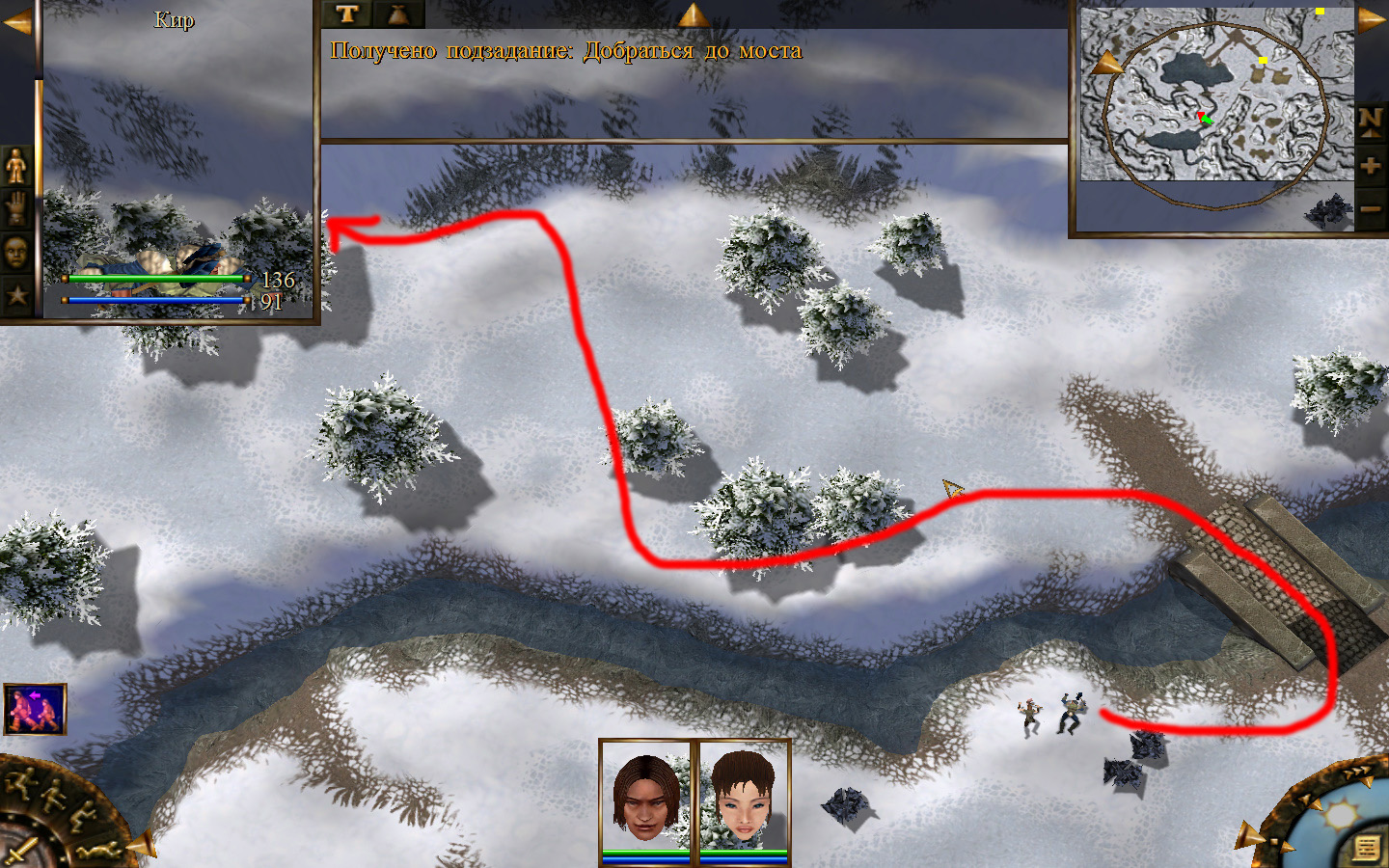Choose the crawling prone stance figure

point(99,851)
